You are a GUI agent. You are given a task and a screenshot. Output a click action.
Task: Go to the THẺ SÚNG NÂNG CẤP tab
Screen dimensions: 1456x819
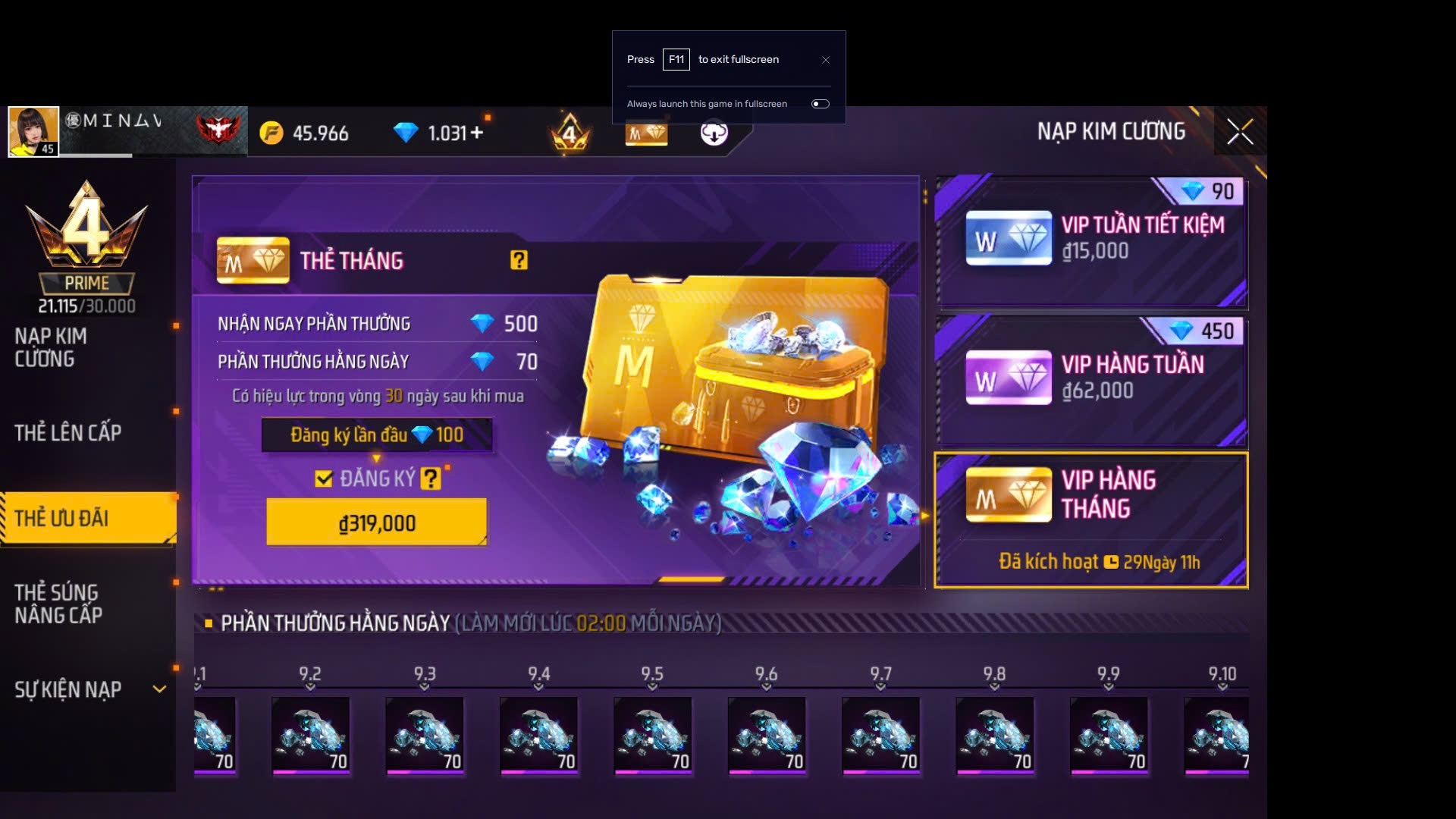click(58, 604)
